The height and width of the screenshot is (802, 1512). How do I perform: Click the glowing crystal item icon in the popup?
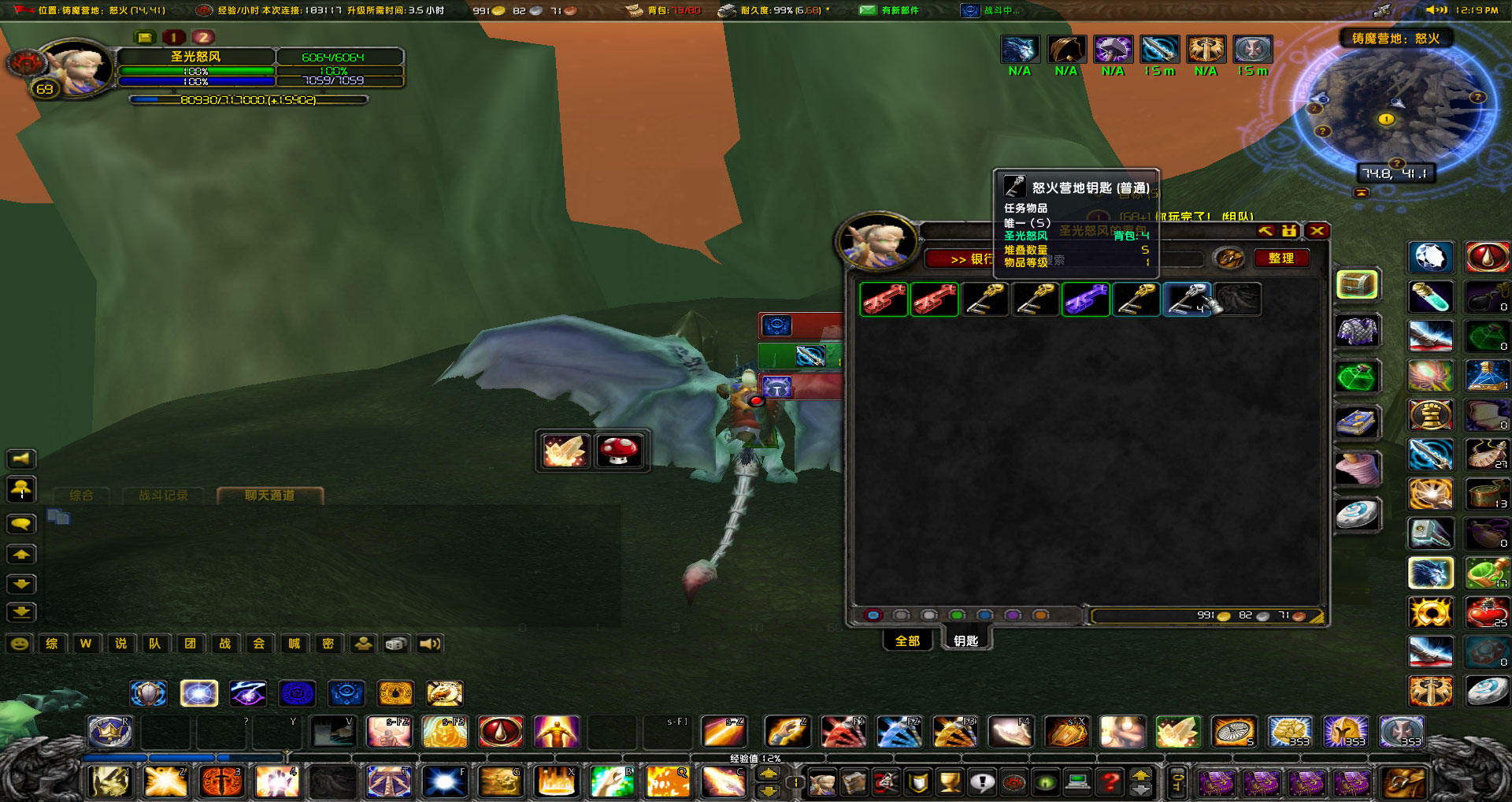tap(565, 450)
